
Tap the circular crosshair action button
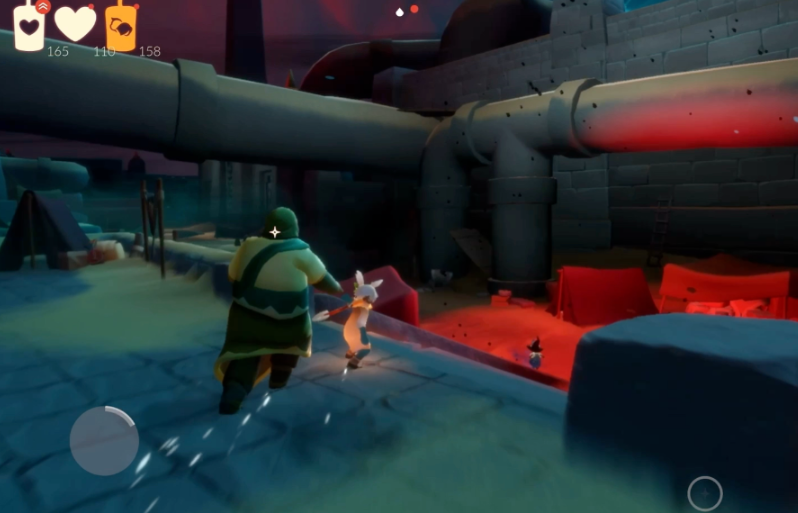pyautogui.click(x=704, y=492)
